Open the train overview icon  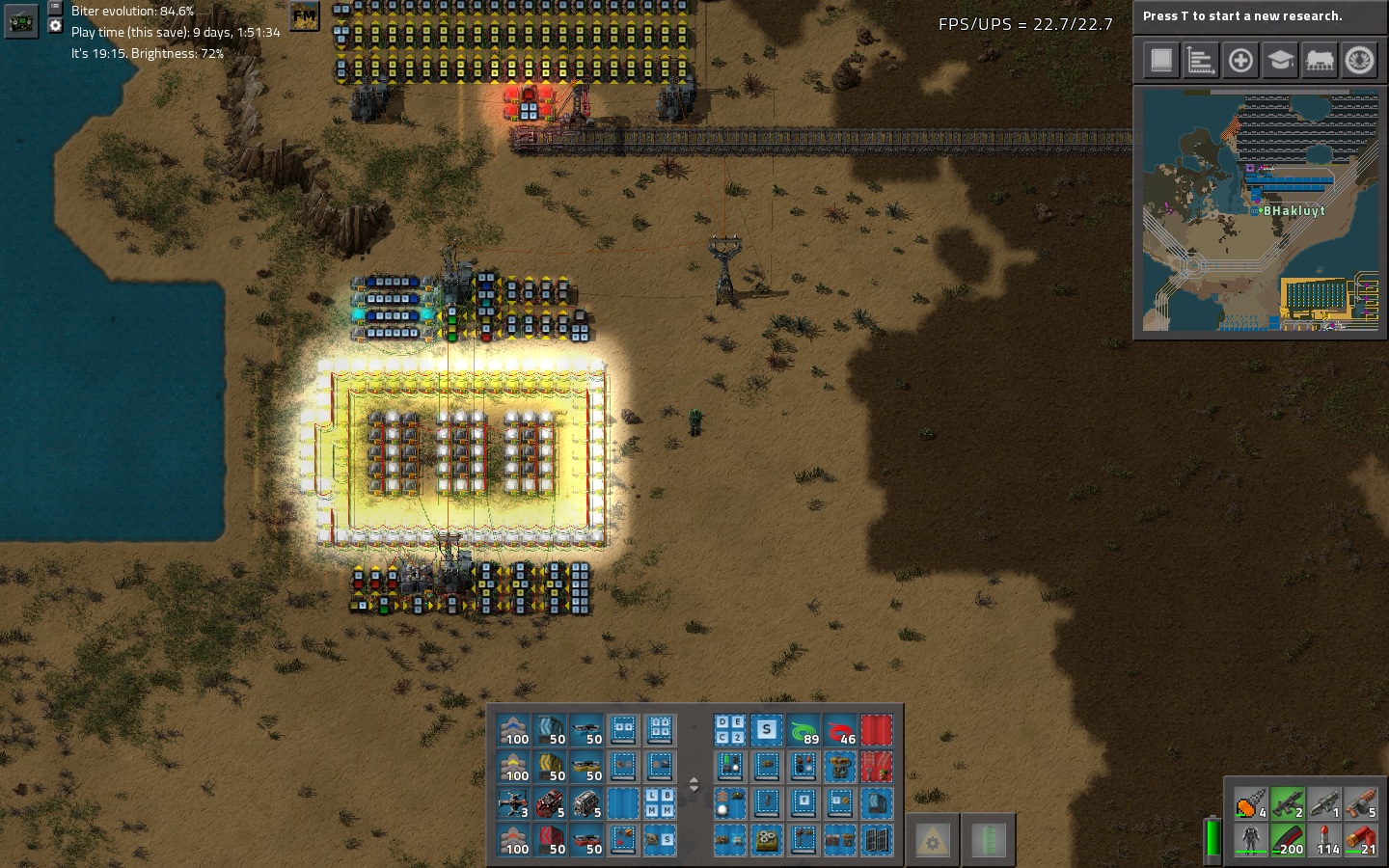pos(1320,60)
